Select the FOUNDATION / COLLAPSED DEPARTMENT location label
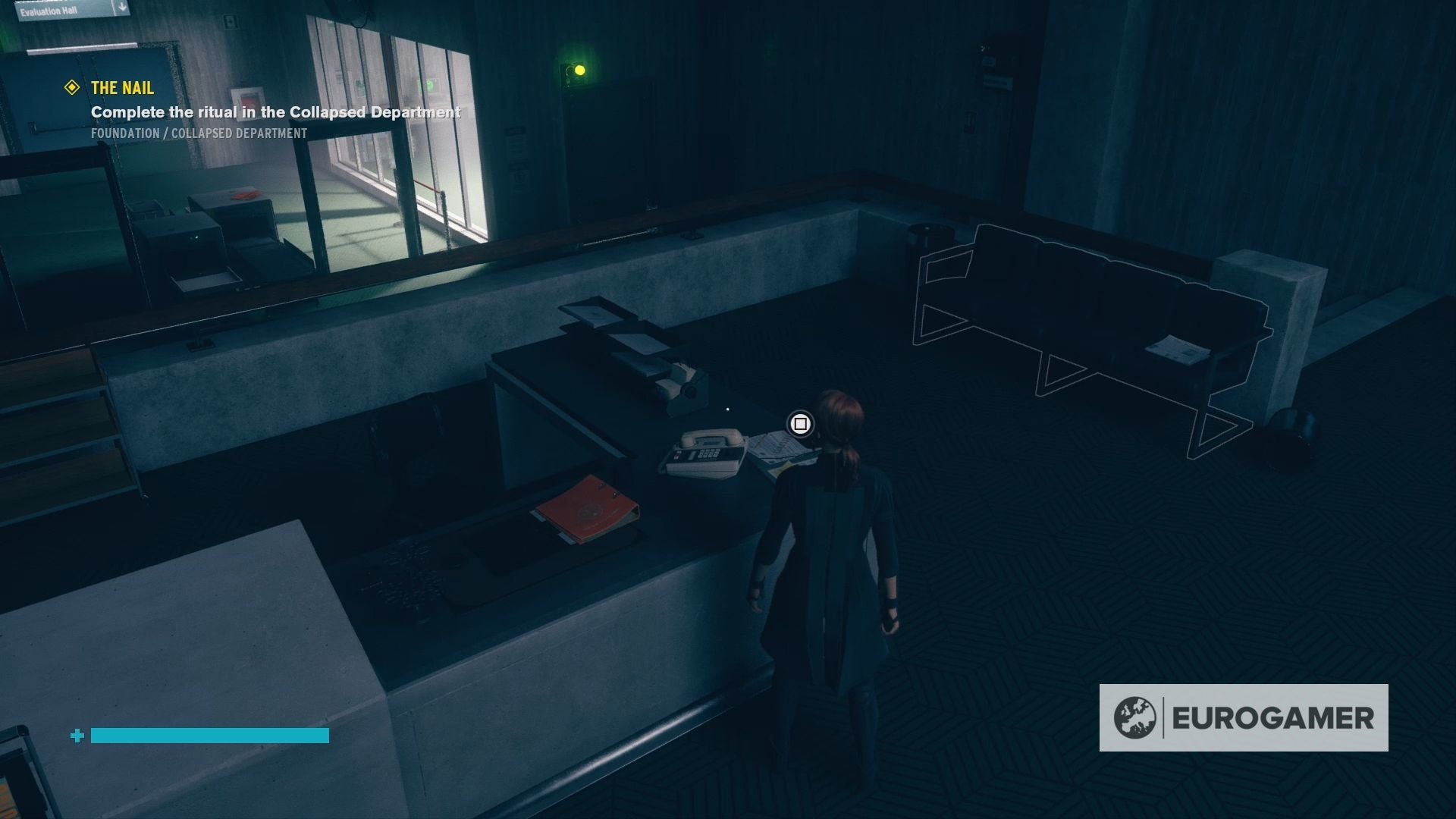The height and width of the screenshot is (819, 1456). pyautogui.click(x=199, y=133)
